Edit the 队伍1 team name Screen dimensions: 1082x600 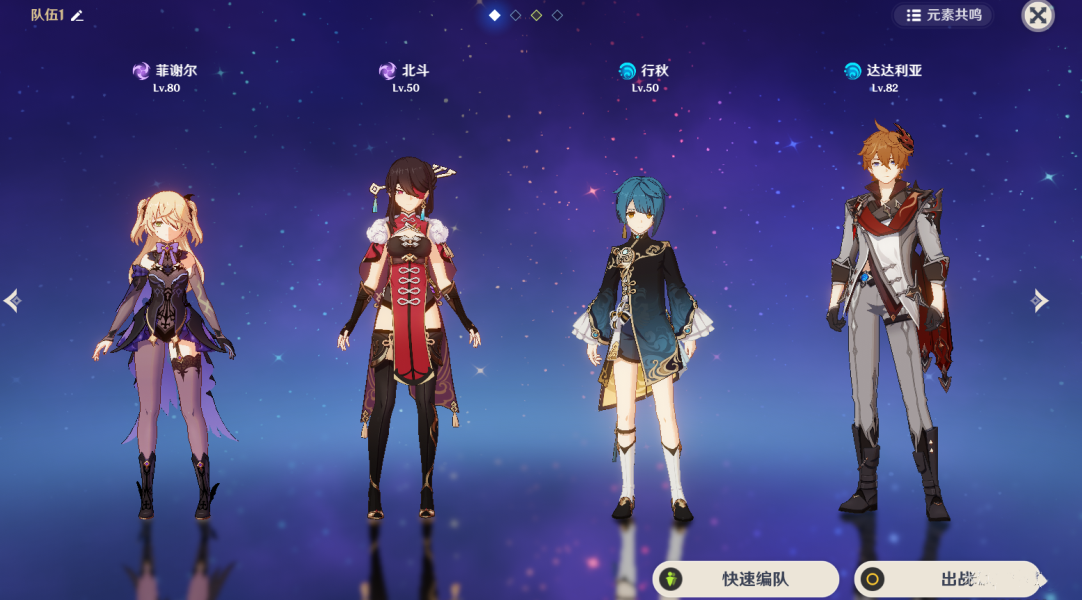(x=78, y=15)
